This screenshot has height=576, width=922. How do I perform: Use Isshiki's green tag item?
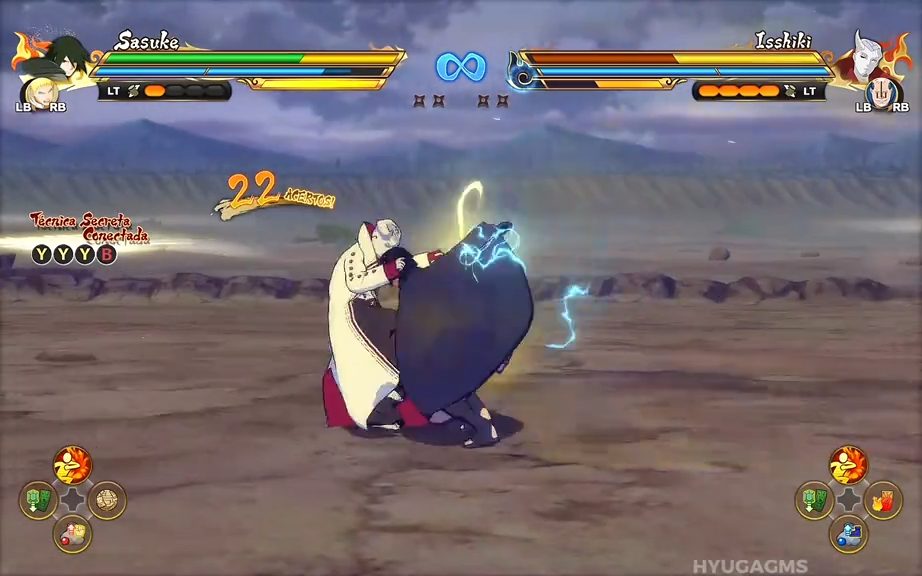point(813,499)
